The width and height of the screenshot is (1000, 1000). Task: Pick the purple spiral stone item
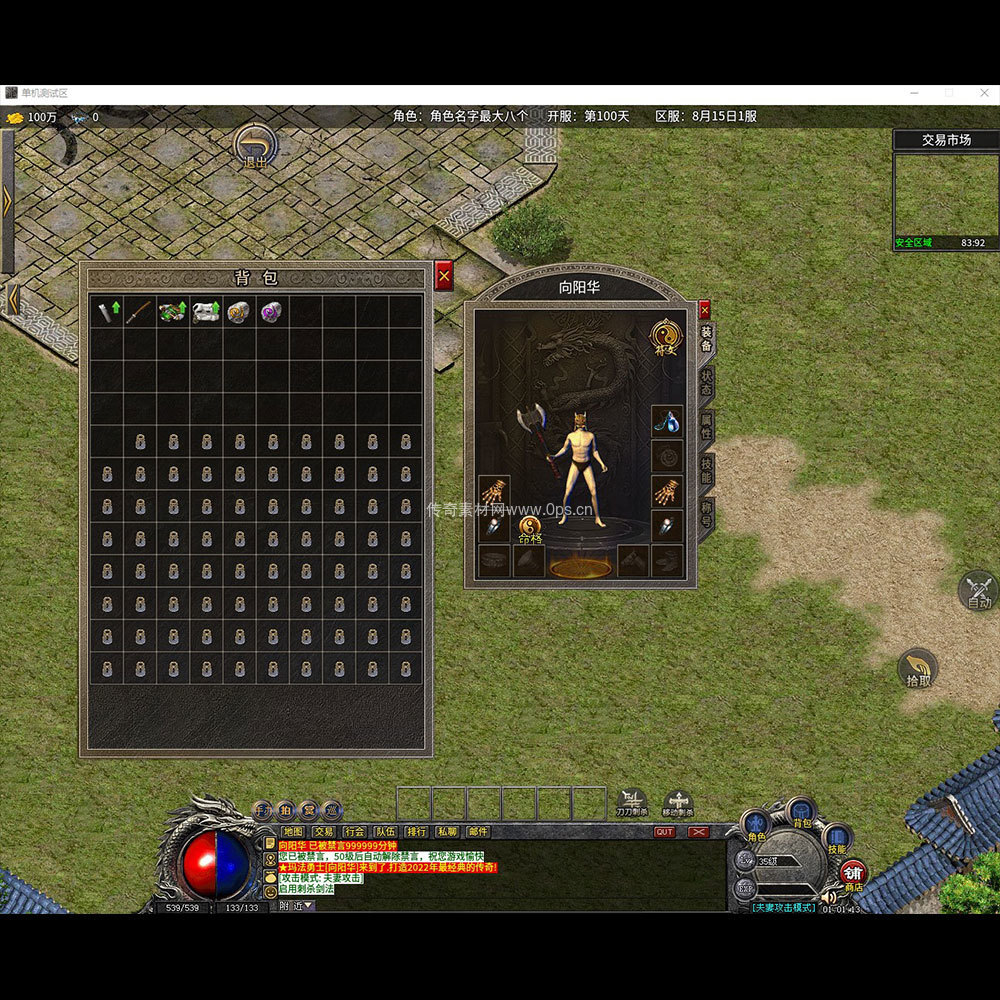pos(272,311)
